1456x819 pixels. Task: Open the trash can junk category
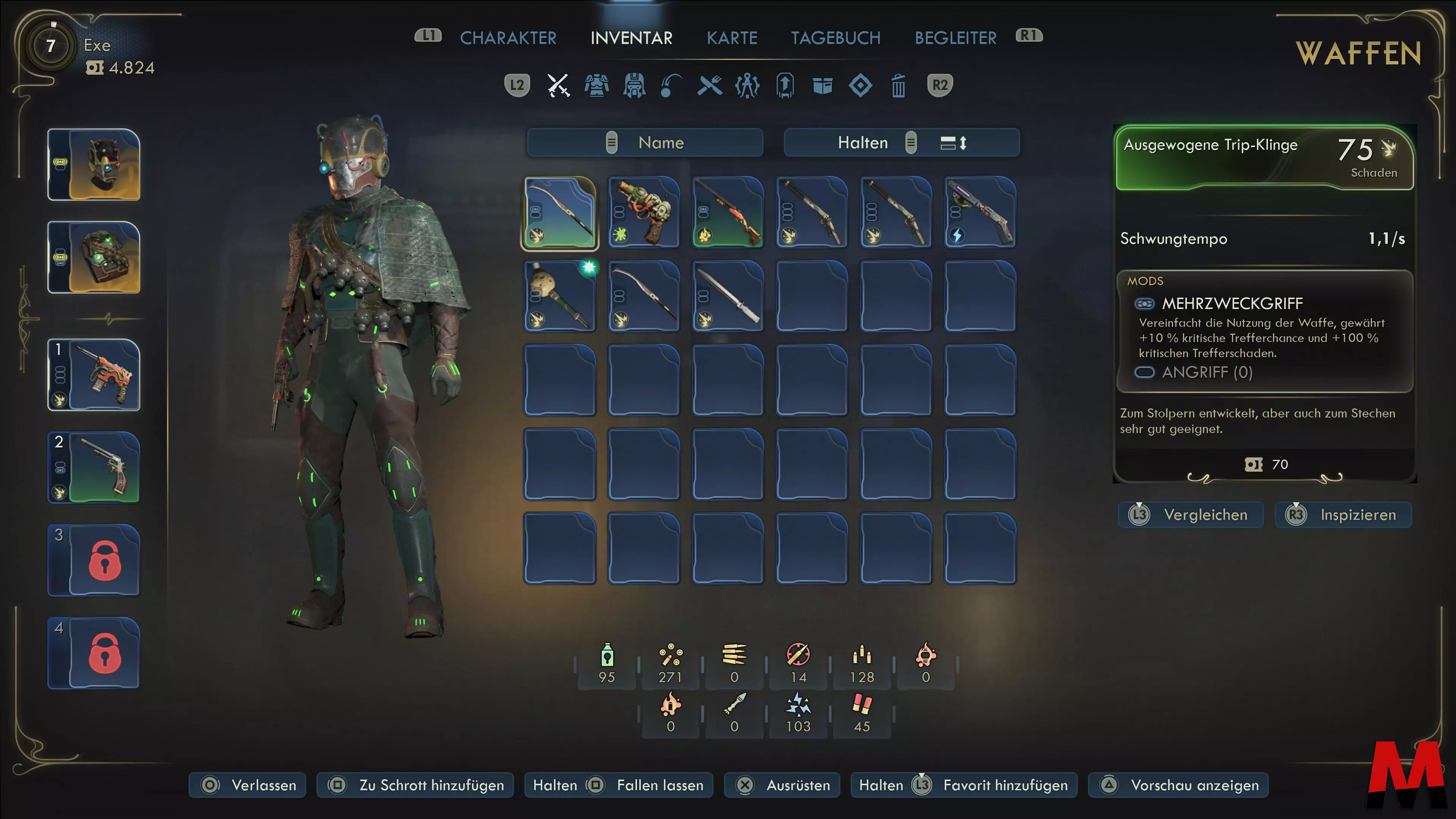pyautogui.click(x=898, y=86)
